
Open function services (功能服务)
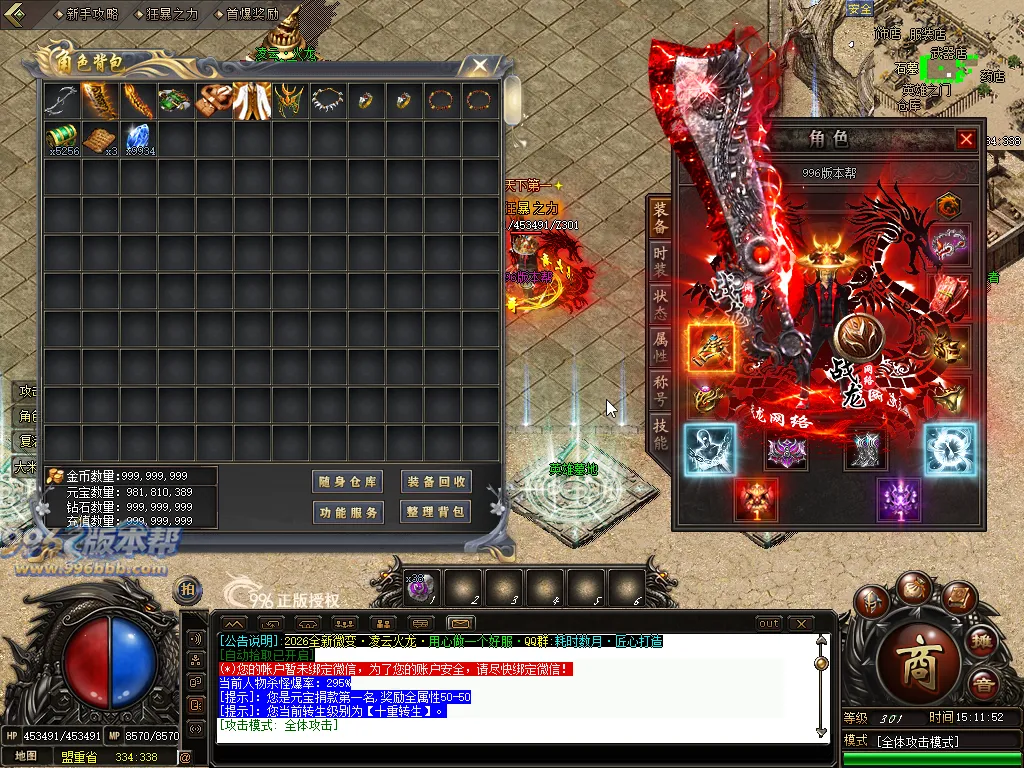pos(347,512)
